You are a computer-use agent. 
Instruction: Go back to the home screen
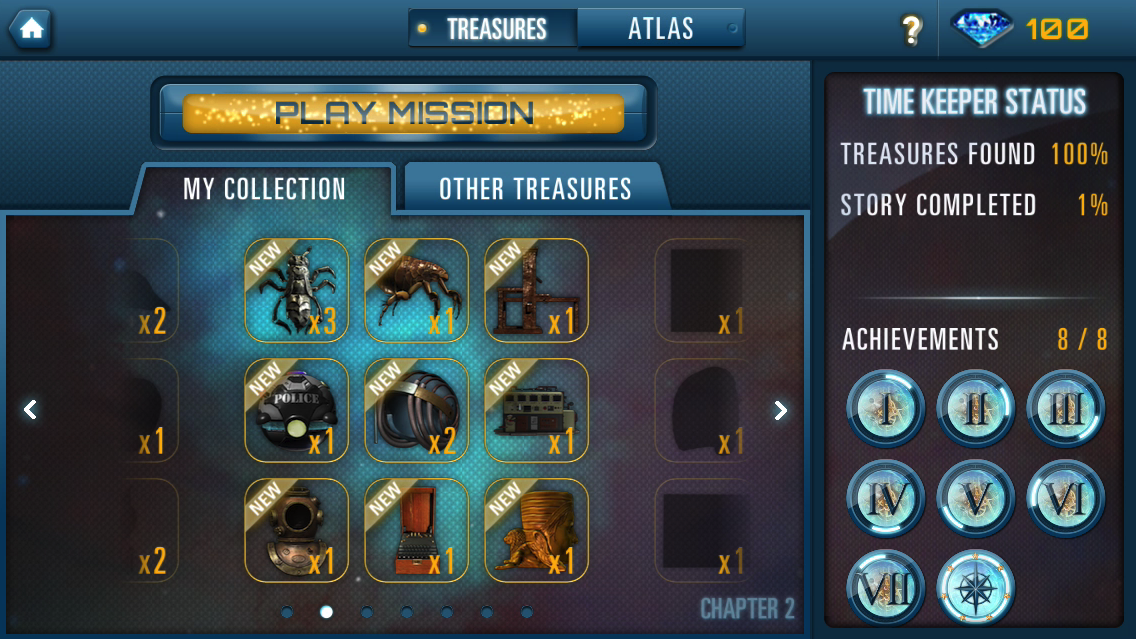[x=31, y=29]
